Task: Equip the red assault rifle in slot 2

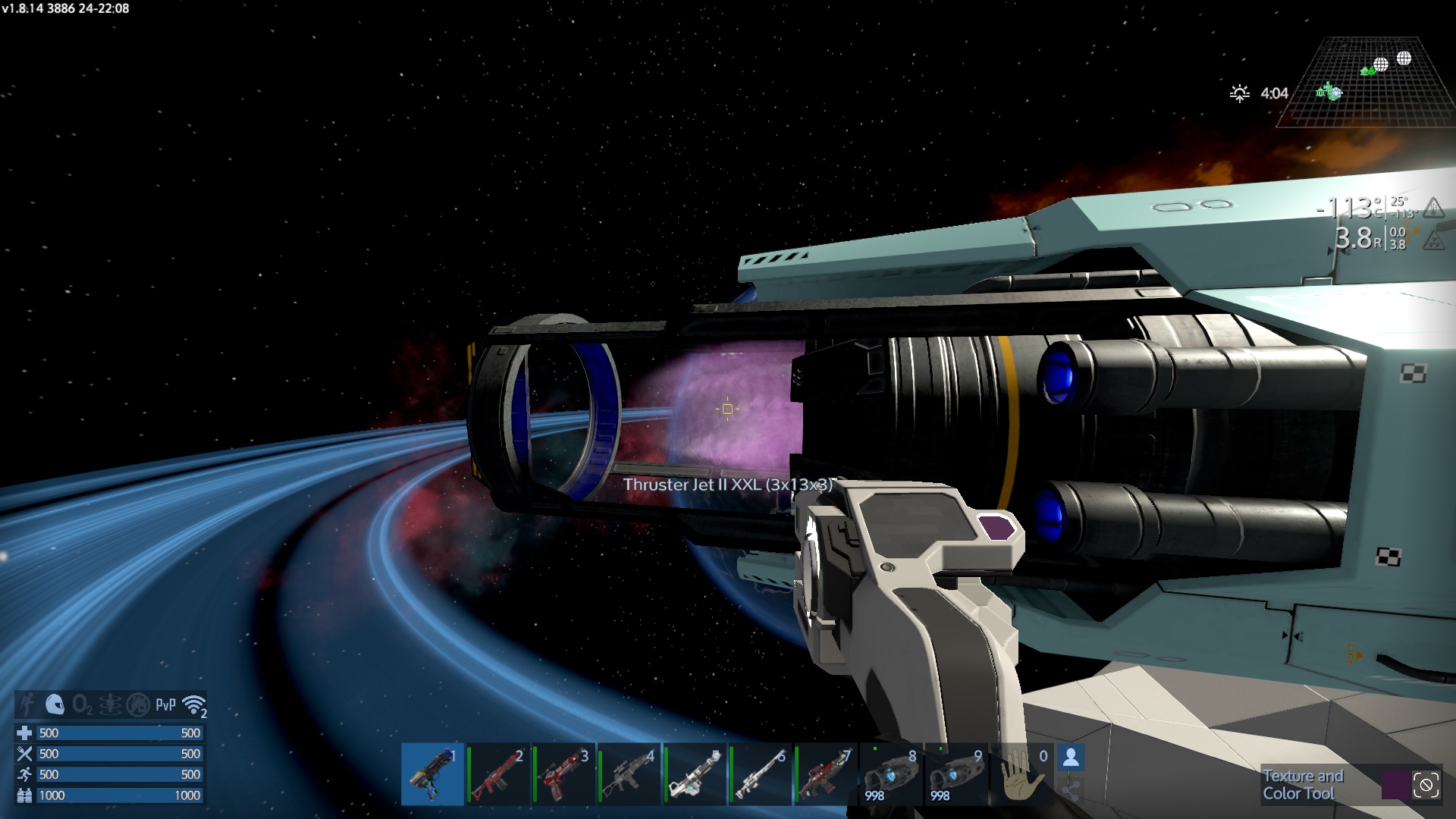Action: pyautogui.click(x=498, y=773)
